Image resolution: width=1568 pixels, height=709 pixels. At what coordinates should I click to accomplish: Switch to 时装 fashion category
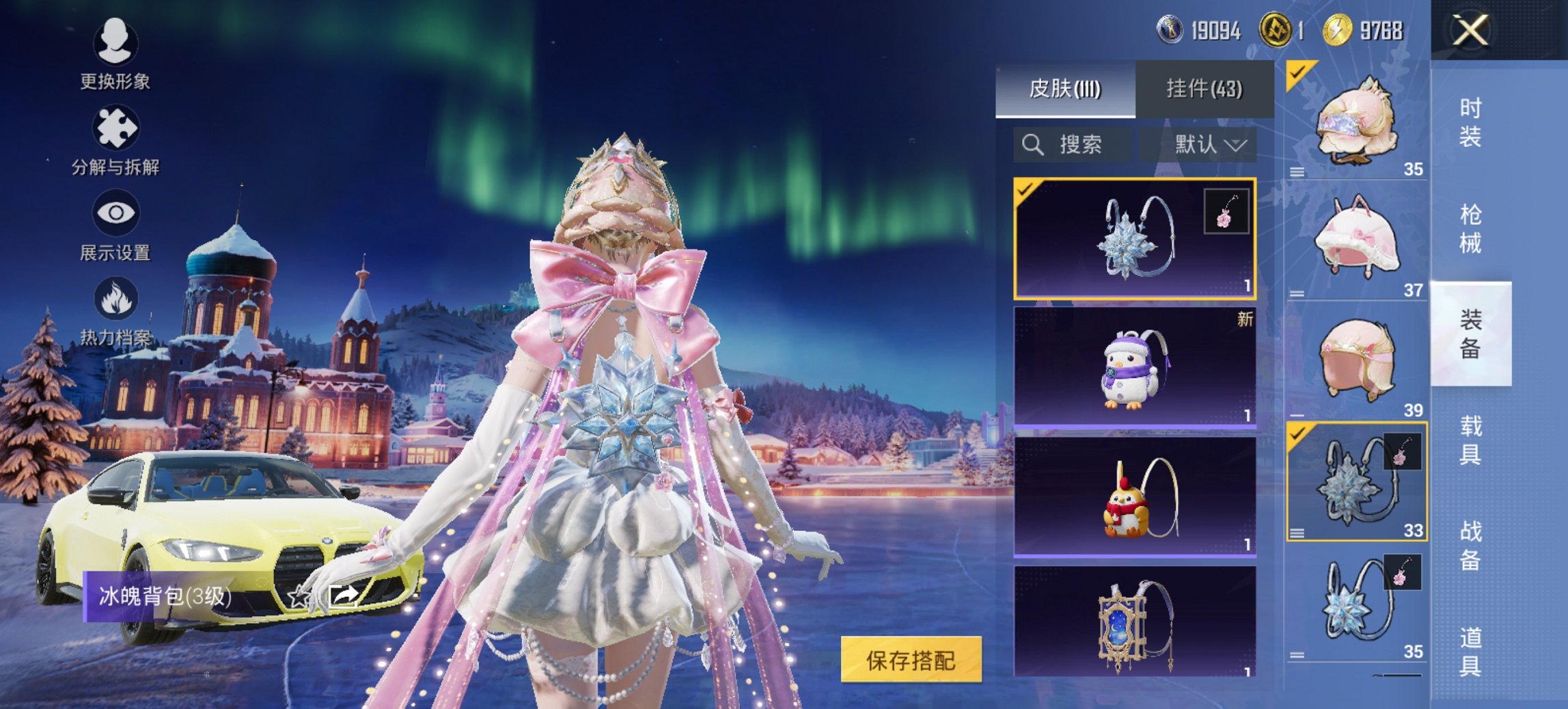1470,123
